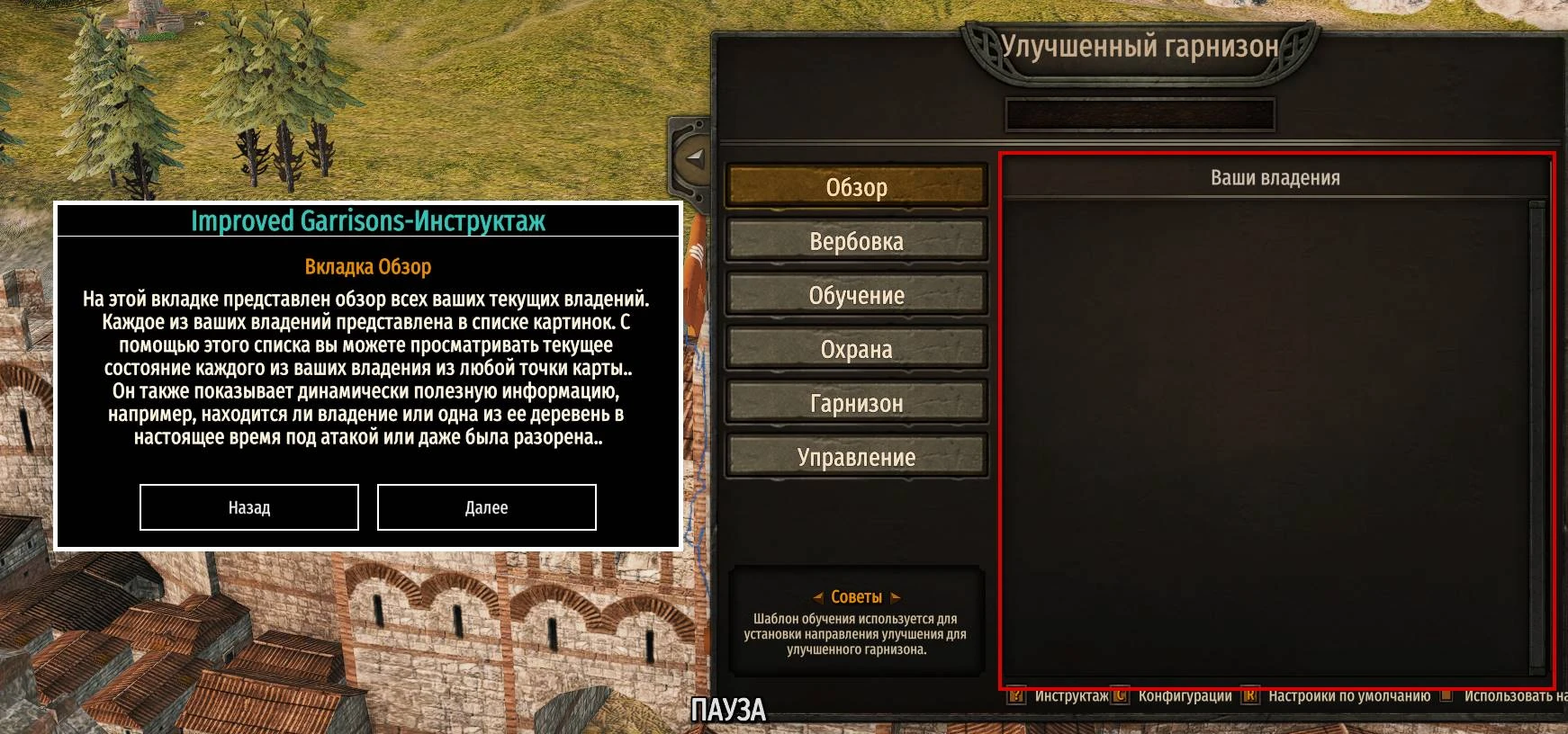
Task: Switch to the Вербовка tab
Action: [857, 241]
